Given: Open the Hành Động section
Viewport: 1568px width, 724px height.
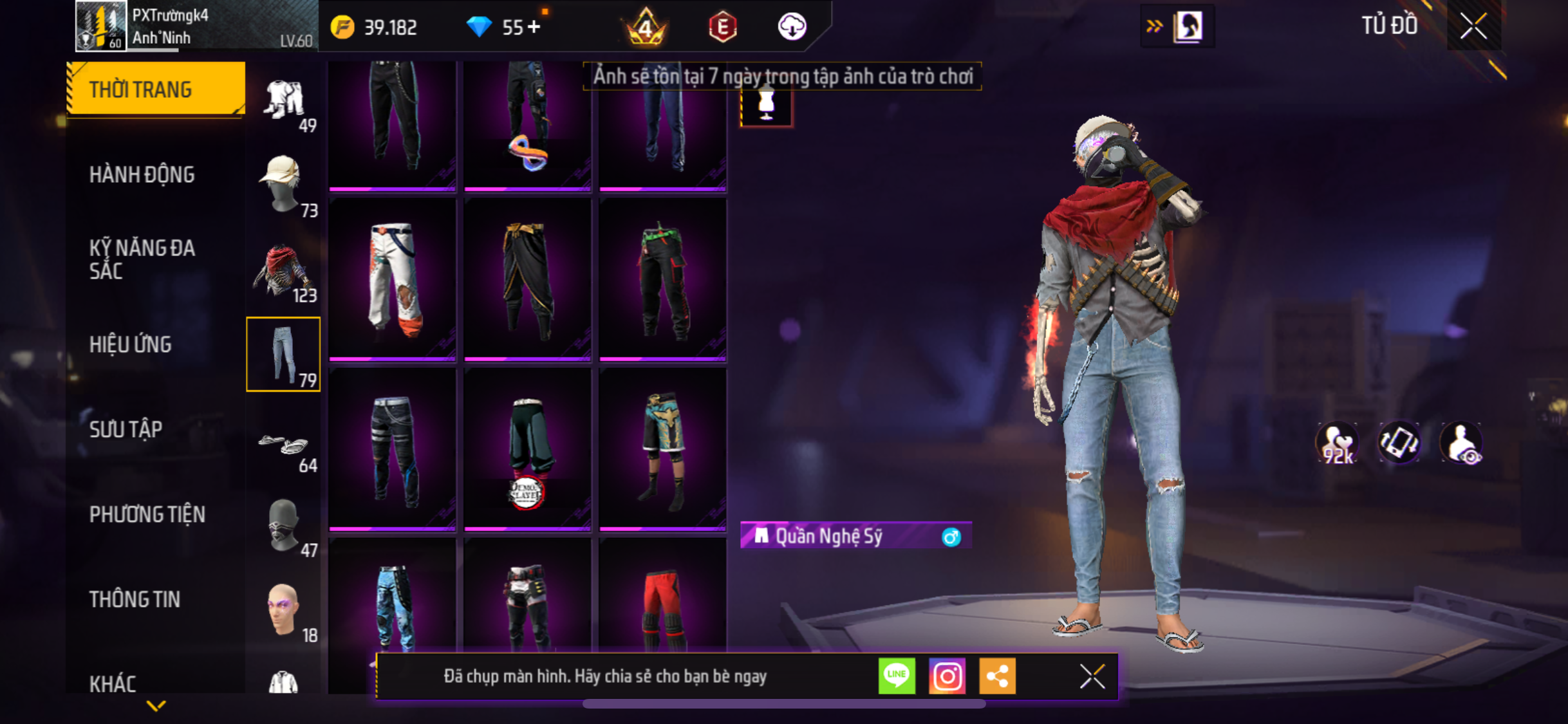Looking at the screenshot, I should pyautogui.click(x=142, y=174).
